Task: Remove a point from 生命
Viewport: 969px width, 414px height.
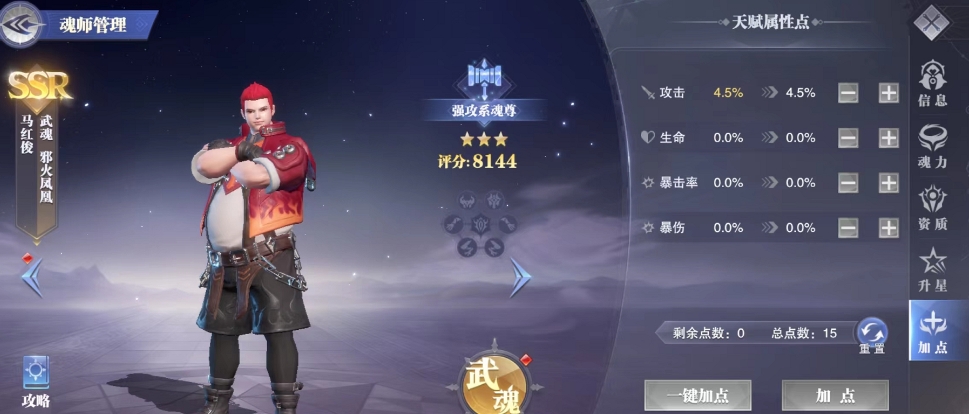Action: 848,138
